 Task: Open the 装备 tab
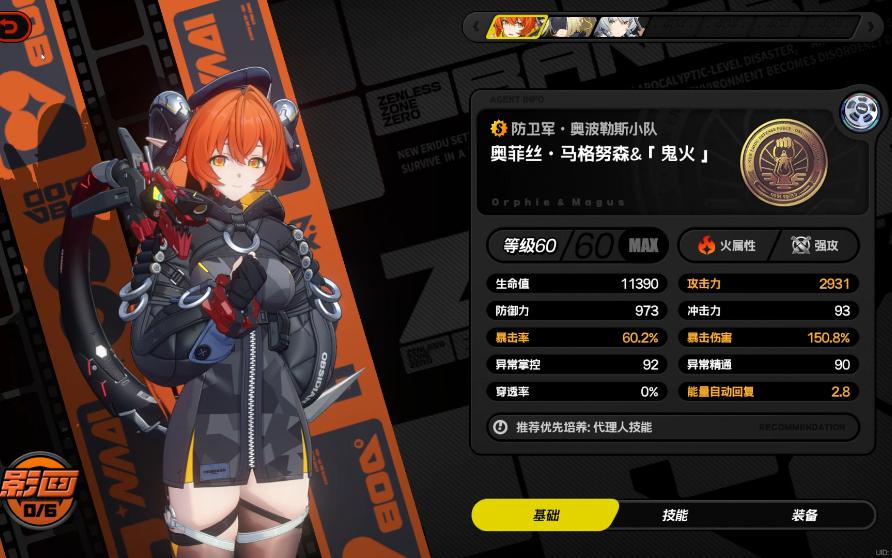pos(804,515)
